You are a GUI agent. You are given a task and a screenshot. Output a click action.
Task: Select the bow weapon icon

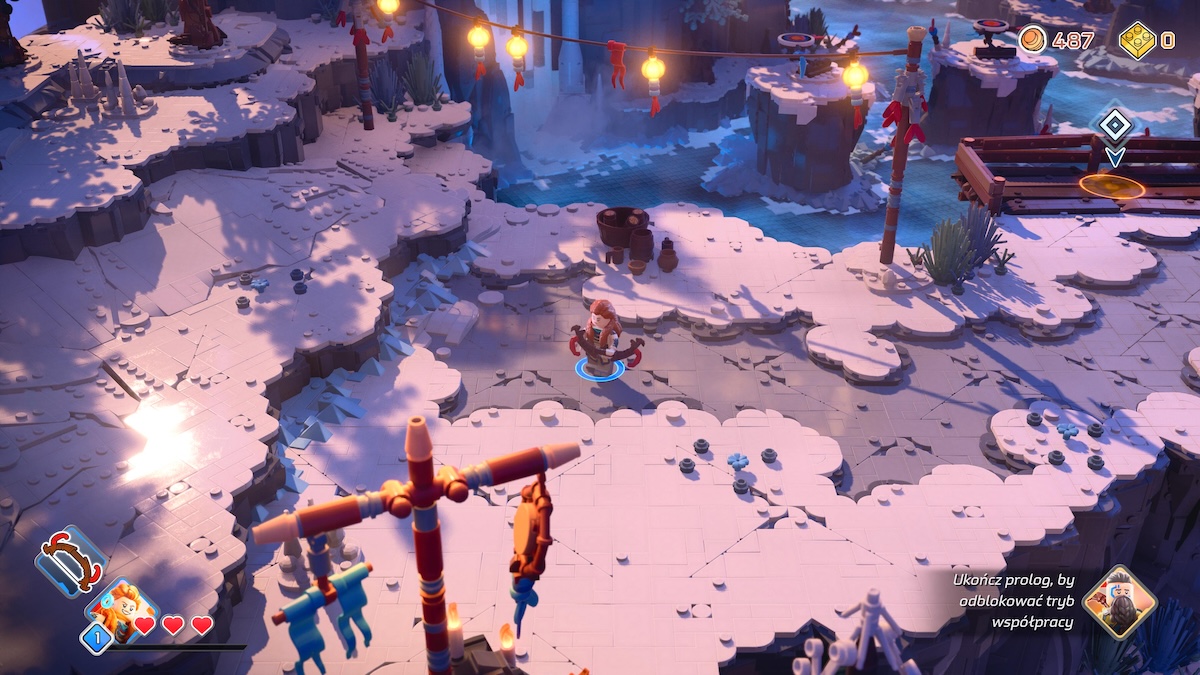pyautogui.click(x=70, y=562)
